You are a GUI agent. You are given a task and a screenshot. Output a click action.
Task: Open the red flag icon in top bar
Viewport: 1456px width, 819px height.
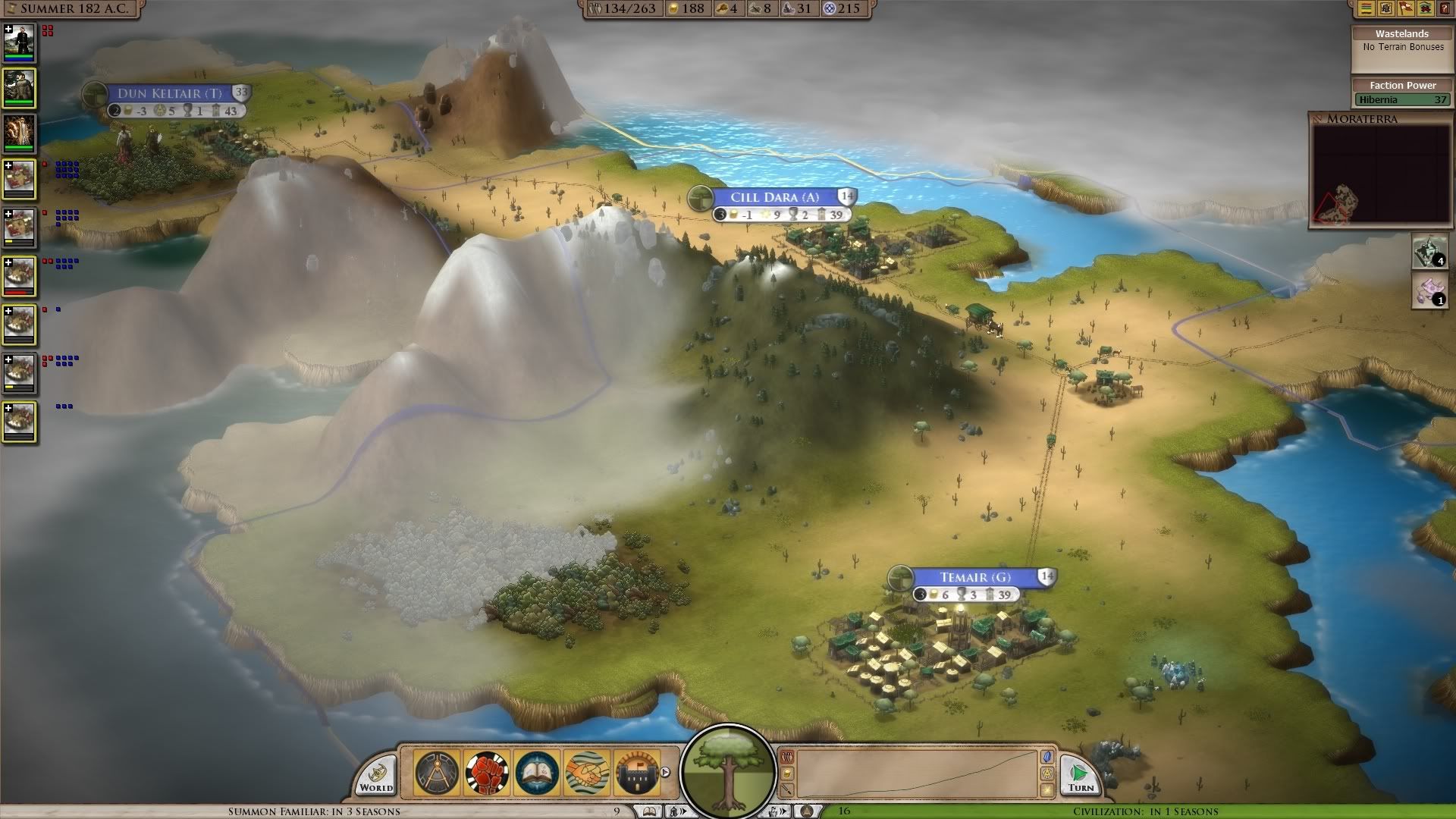click(1405, 8)
